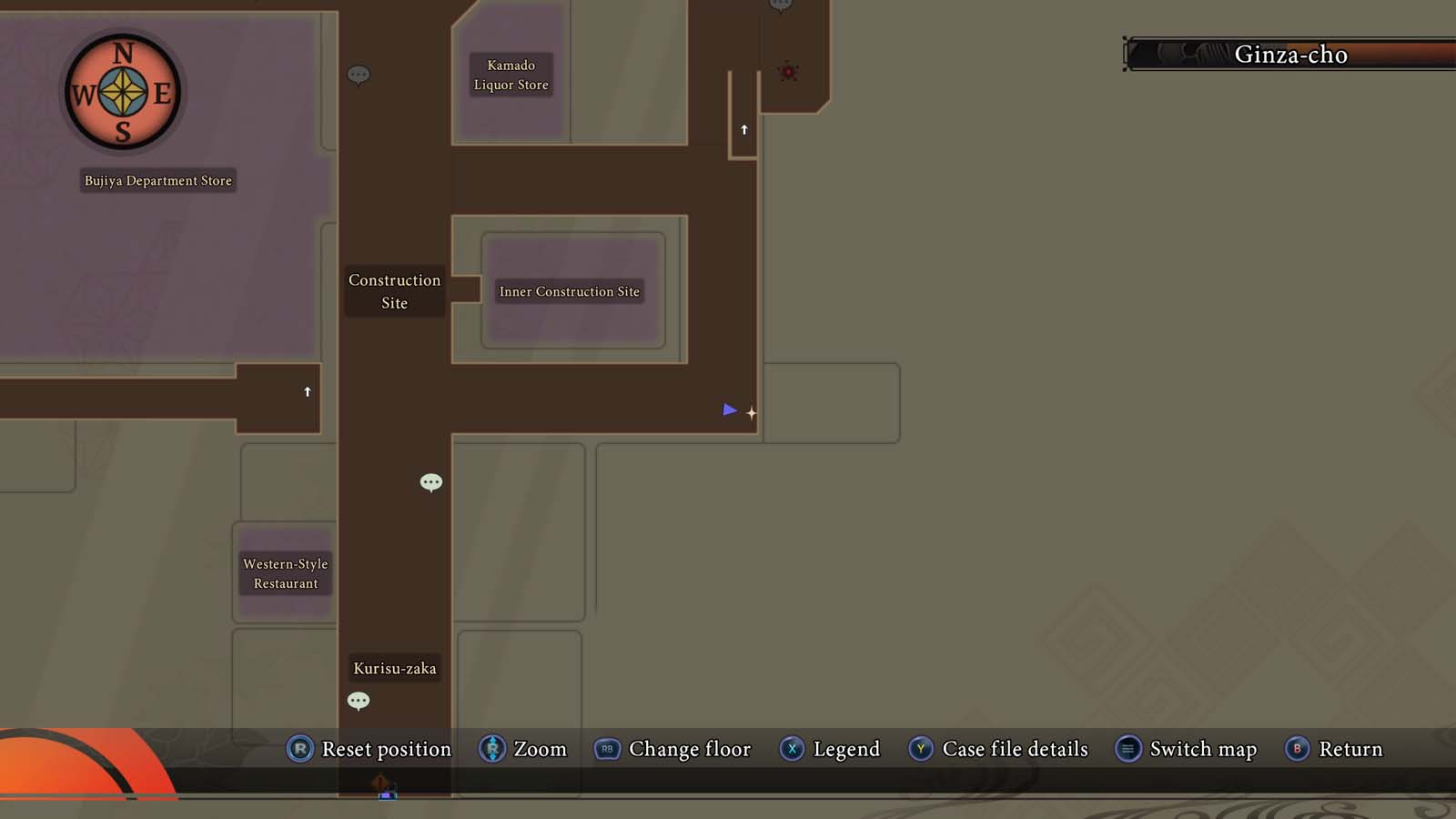Activate the Zoom control
Image resolution: width=1456 pixels, height=819 pixels.
tap(524, 749)
